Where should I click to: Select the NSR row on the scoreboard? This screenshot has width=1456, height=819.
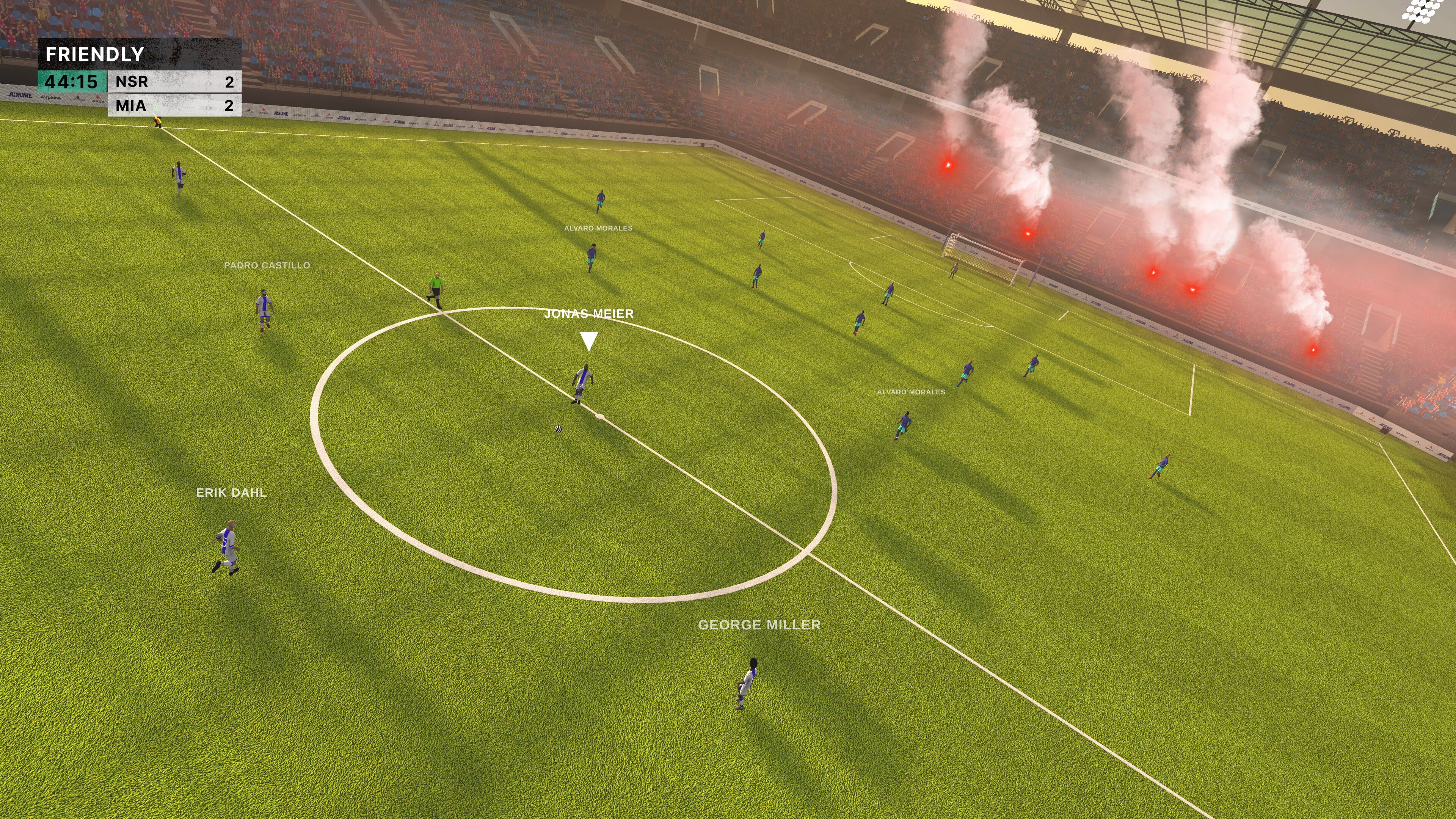pos(131,82)
